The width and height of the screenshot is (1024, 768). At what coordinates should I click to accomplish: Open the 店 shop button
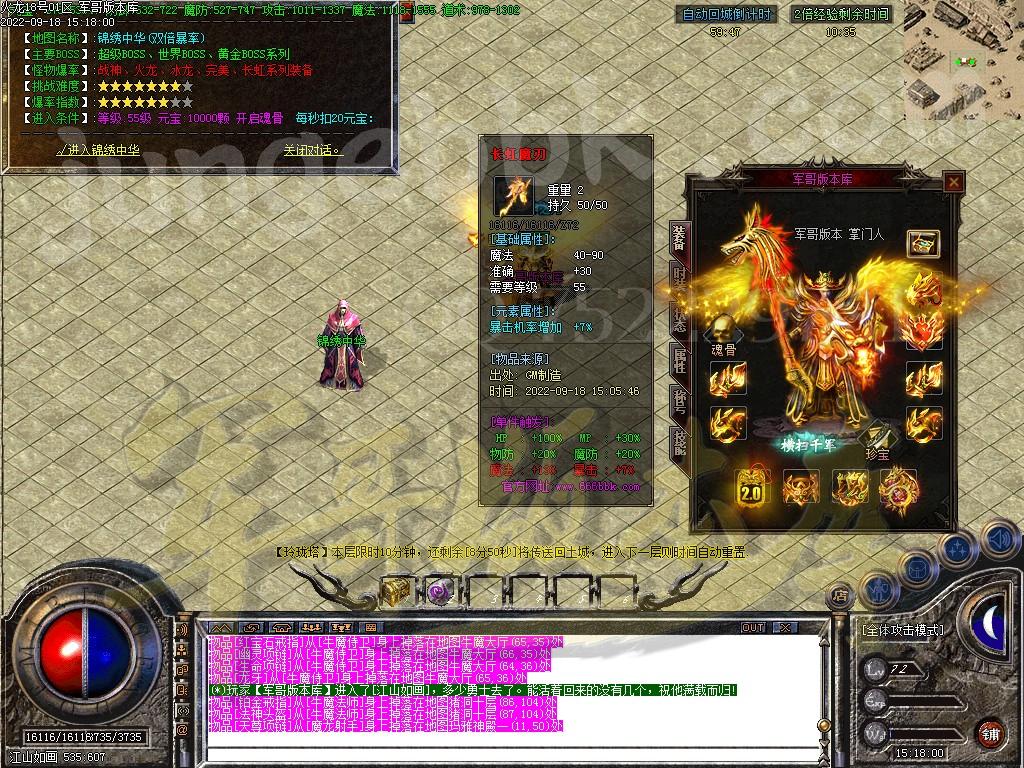(x=840, y=596)
